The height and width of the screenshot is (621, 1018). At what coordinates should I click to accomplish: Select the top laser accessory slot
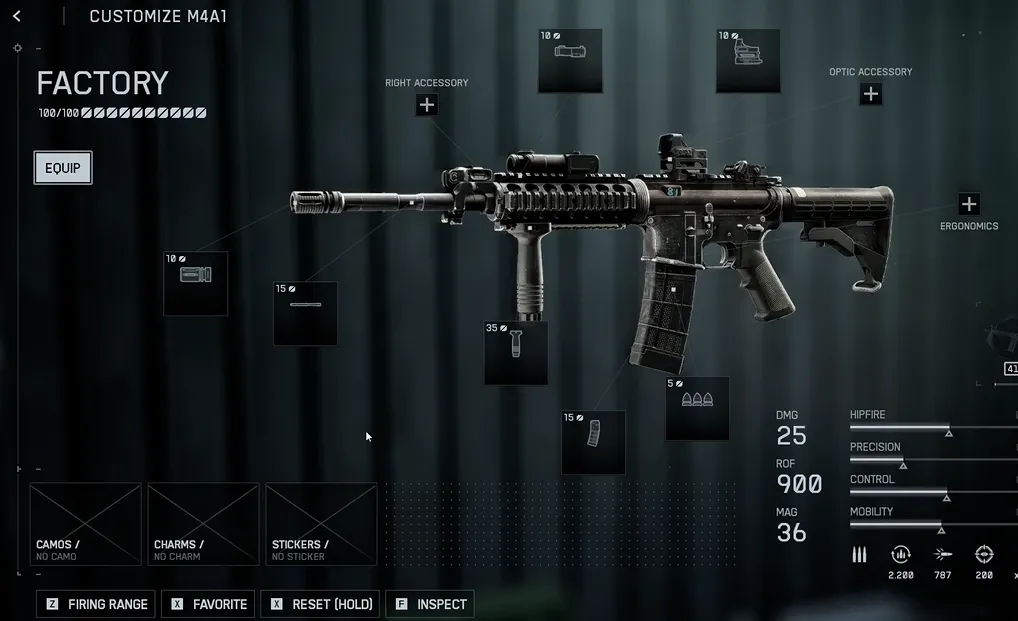pos(570,61)
